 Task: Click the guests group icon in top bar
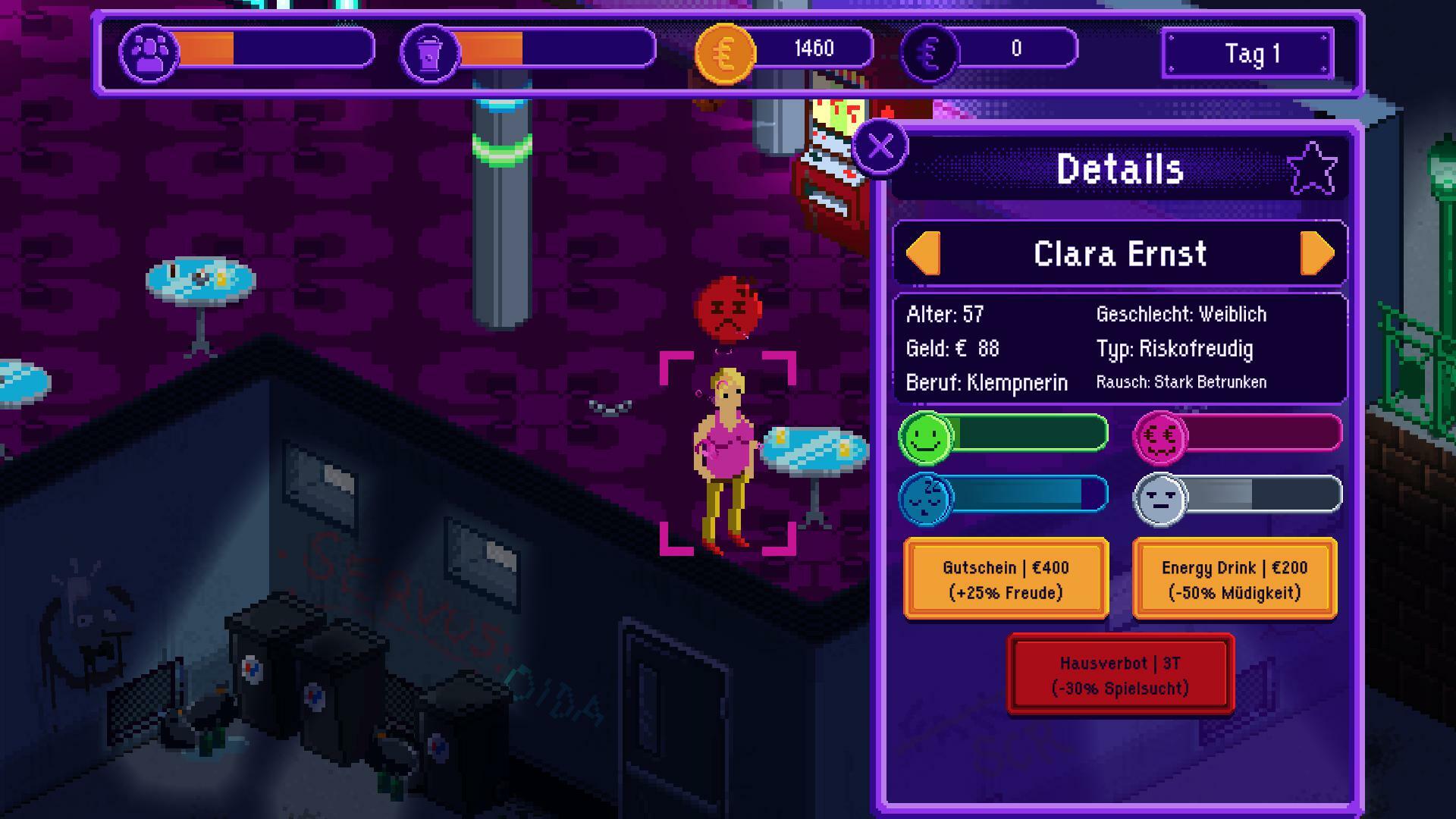[149, 53]
